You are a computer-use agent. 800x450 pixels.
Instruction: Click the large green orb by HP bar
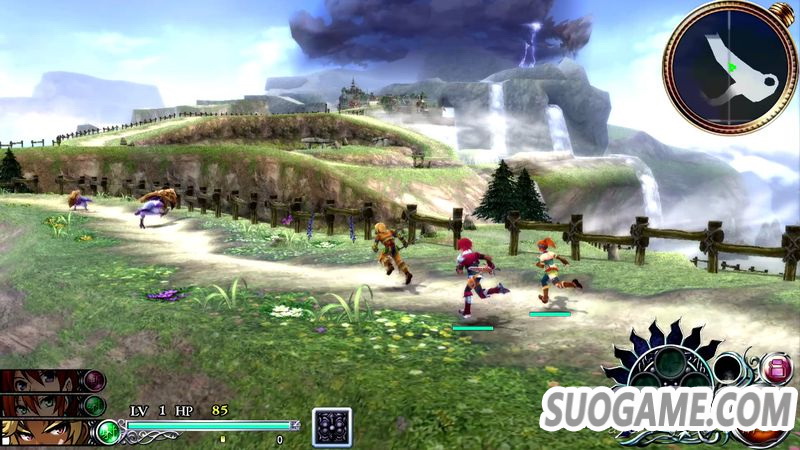[x=107, y=431]
